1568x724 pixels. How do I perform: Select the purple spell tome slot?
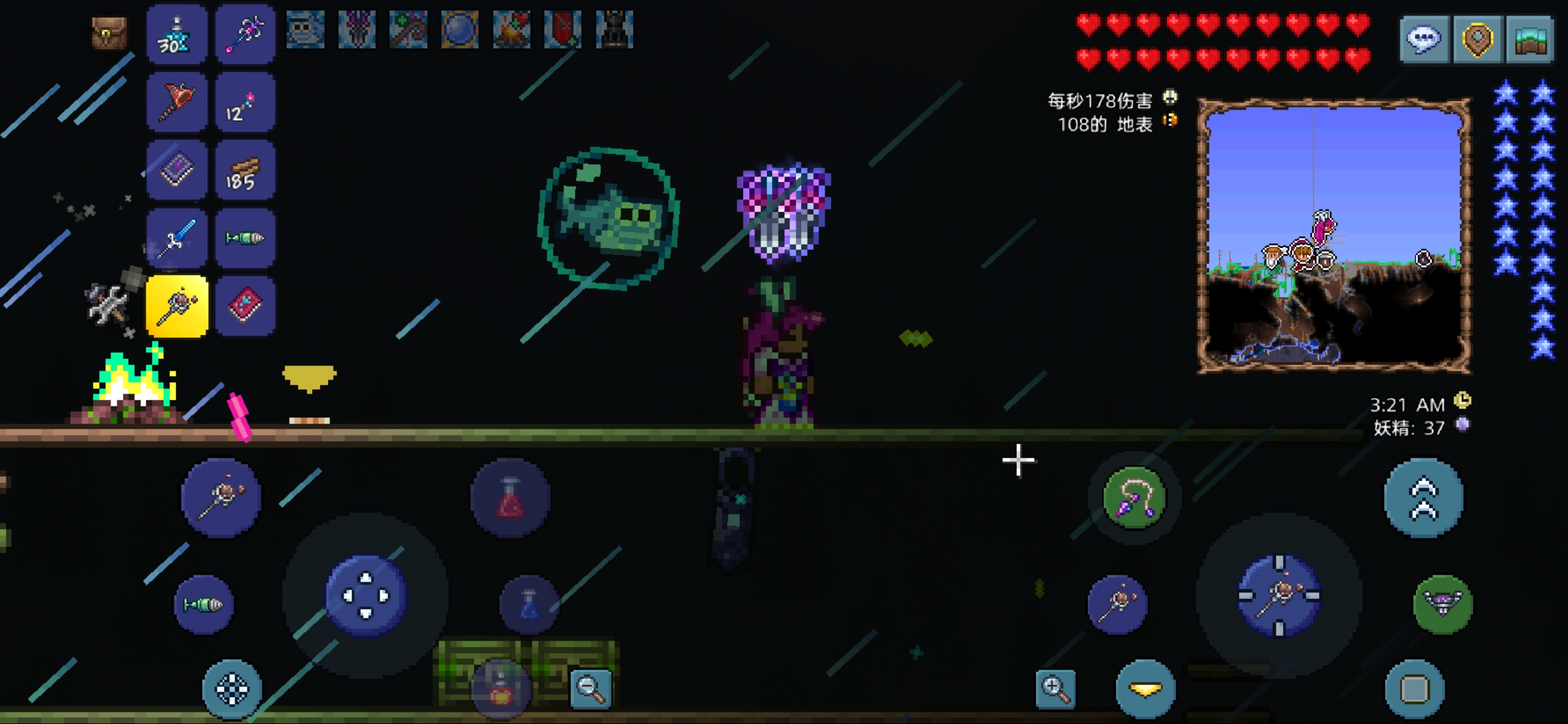pos(176,171)
